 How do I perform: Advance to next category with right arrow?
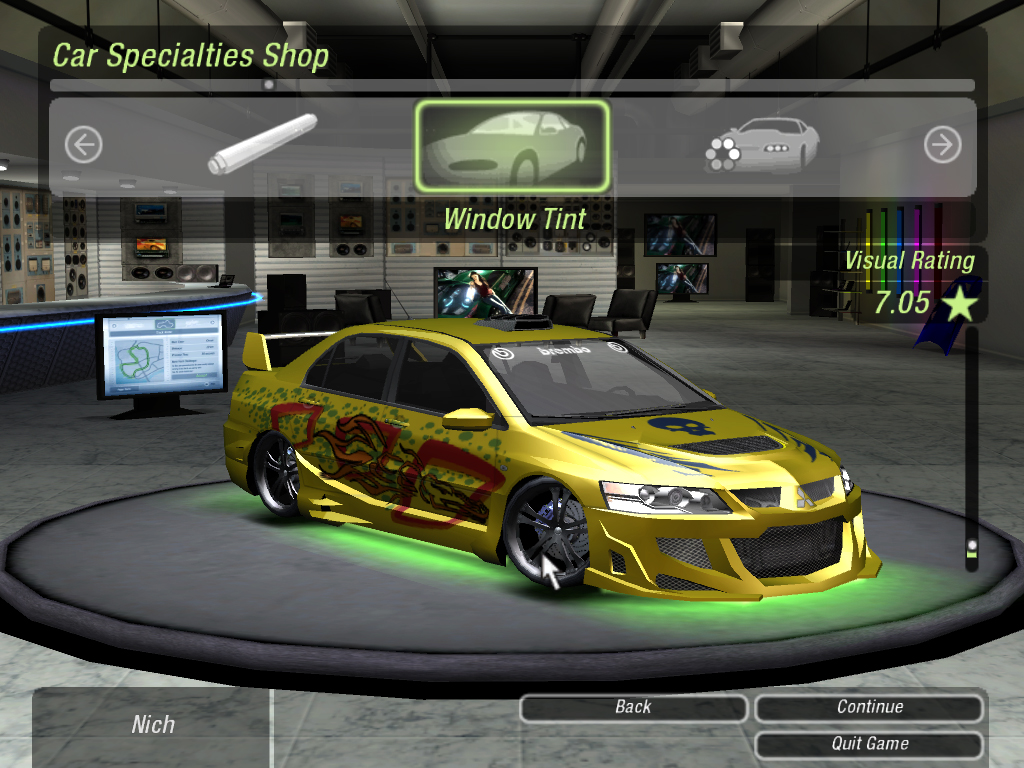click(x=942, y=146)
